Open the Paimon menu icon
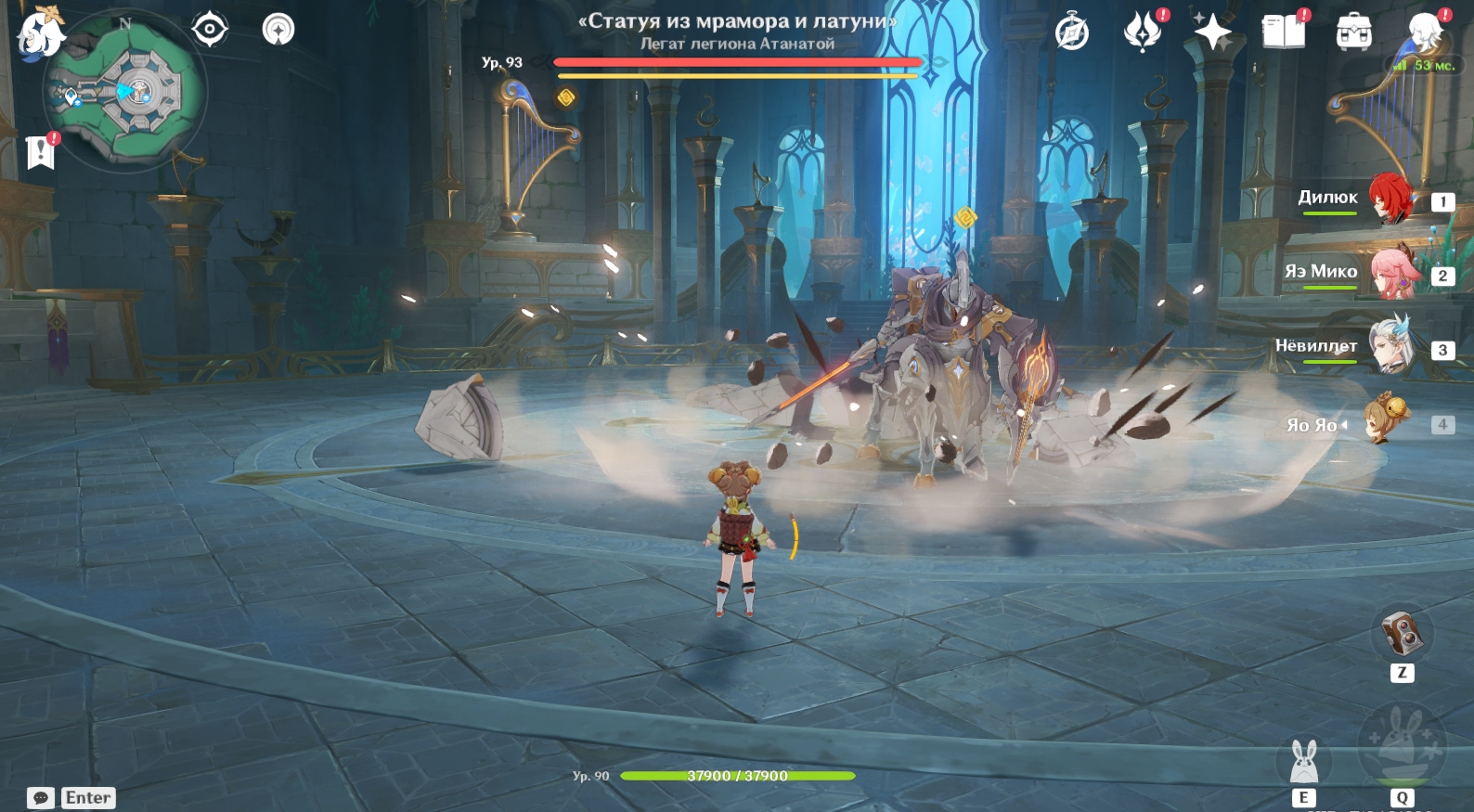 (40, 35)
